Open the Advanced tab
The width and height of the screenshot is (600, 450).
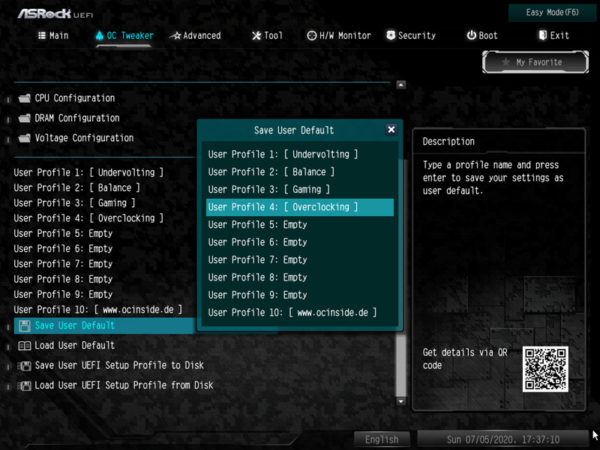[x=195, y=36]
